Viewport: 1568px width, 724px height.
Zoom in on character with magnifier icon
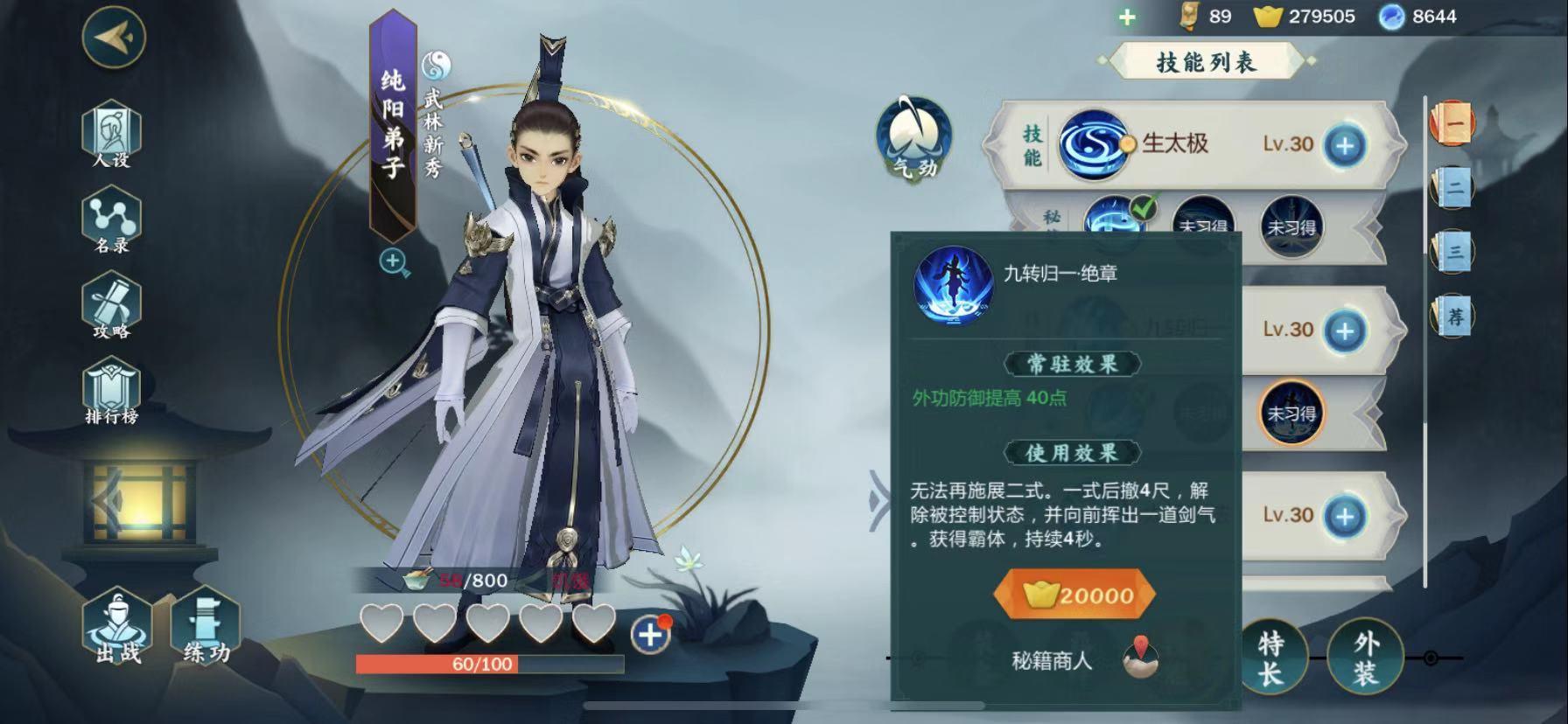(394, 261)
